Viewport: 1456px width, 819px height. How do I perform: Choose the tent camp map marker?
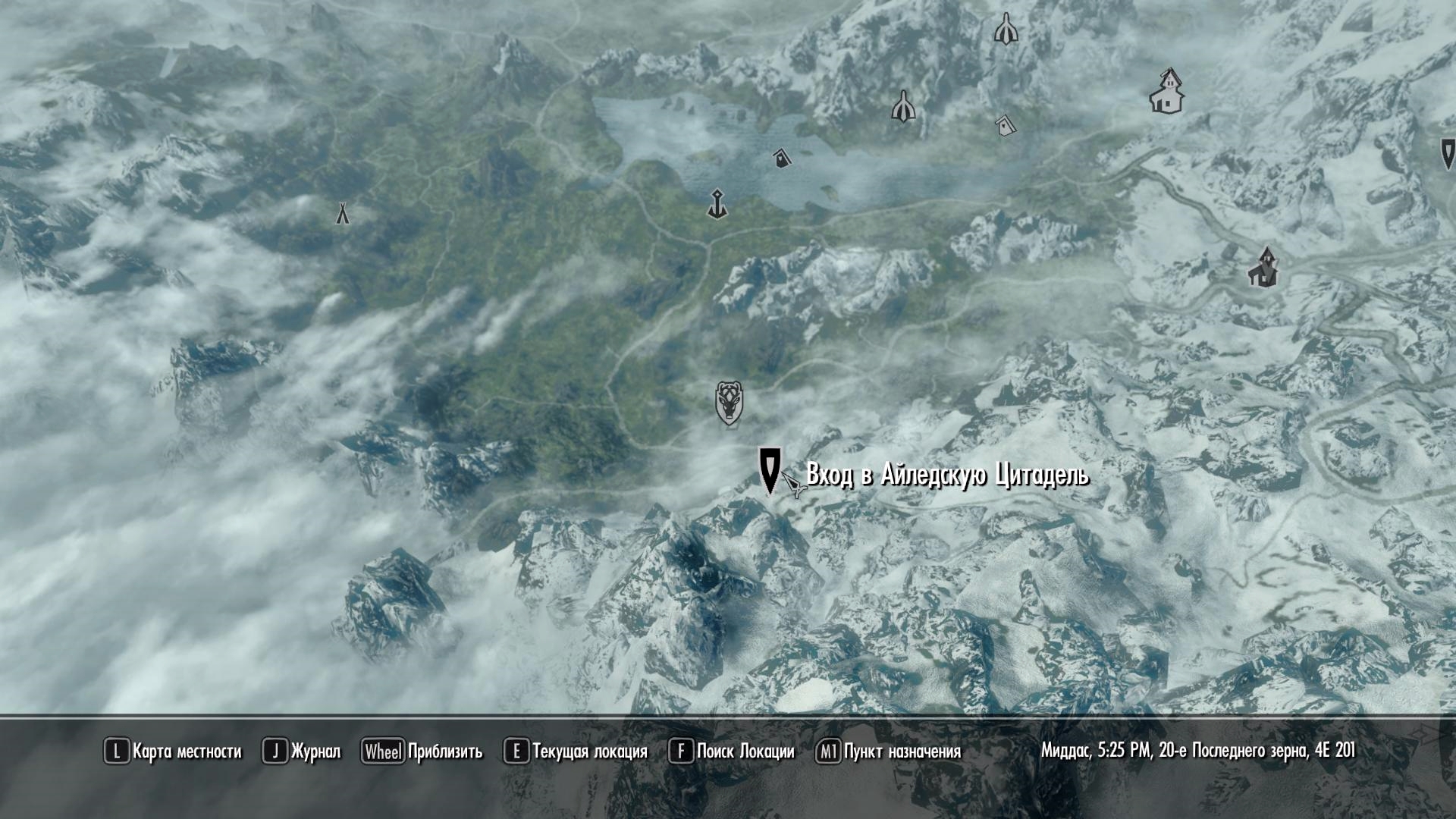(343, 213)
